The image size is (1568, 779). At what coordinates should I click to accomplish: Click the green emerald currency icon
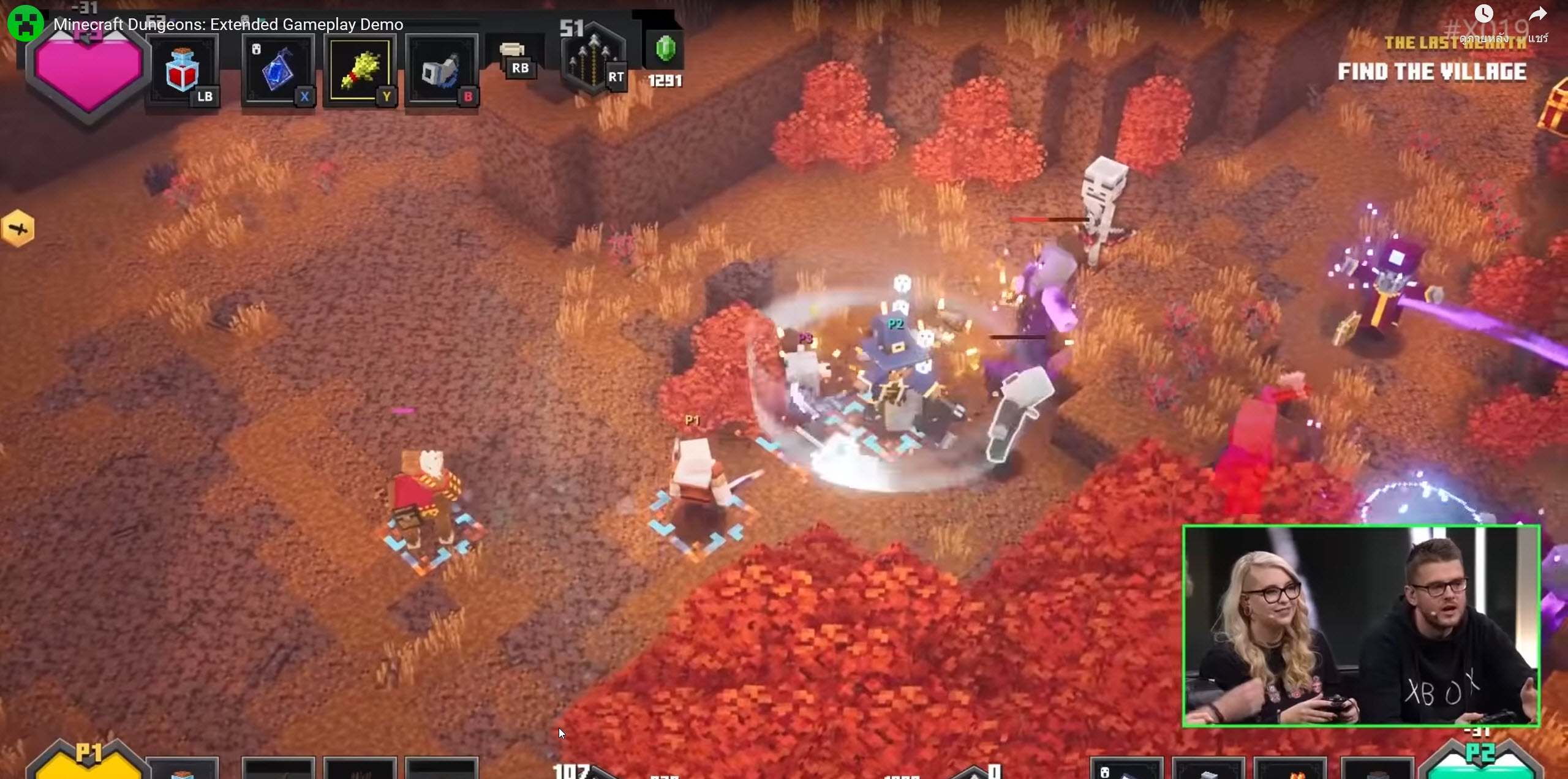(x=665, y=49)
